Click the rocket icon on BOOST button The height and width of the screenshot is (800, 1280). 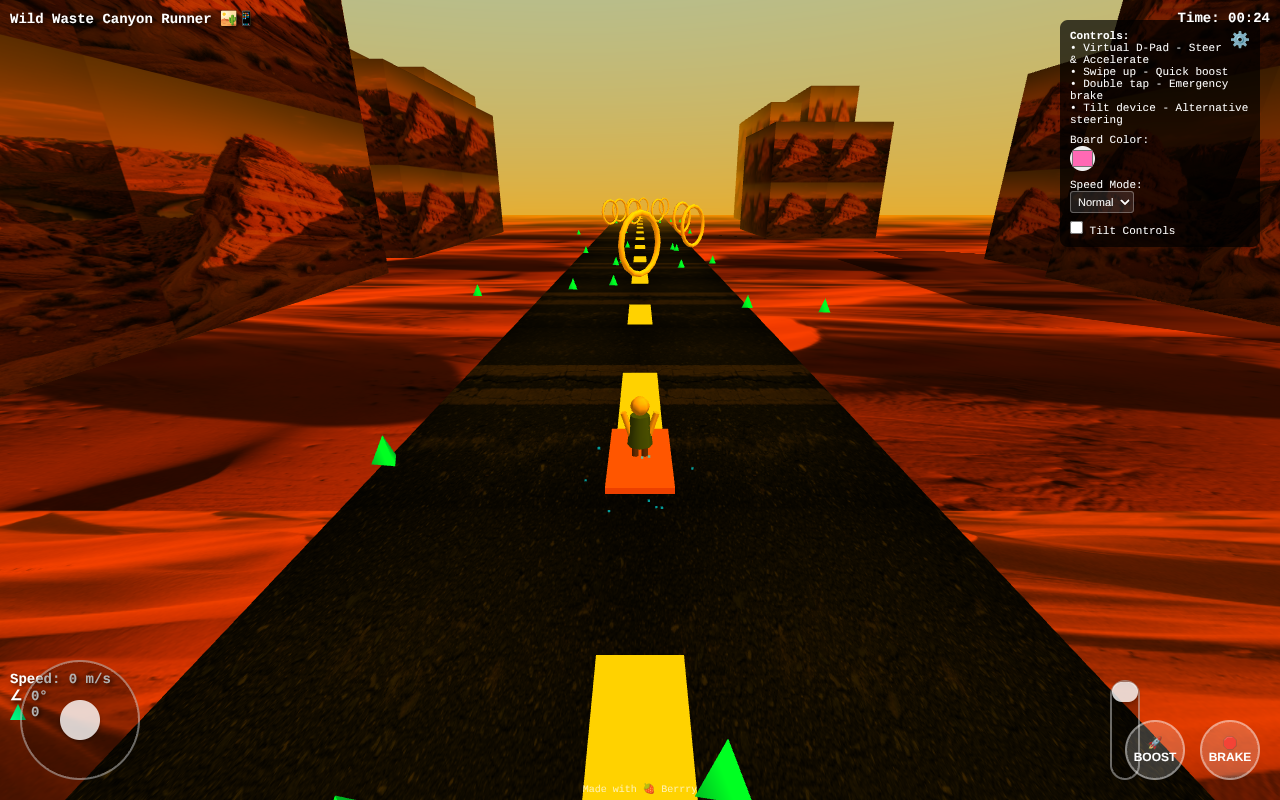point(1152,744)
